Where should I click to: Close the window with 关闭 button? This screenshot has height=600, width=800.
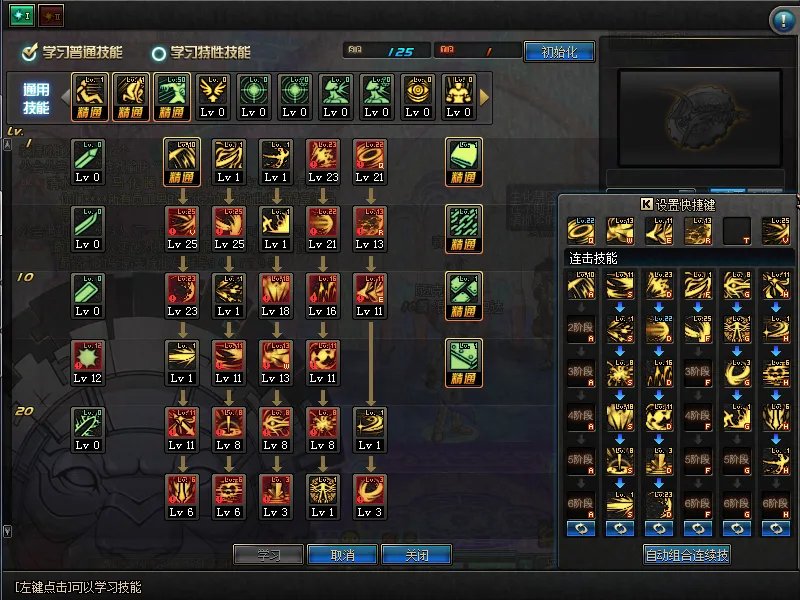[416, 555]
